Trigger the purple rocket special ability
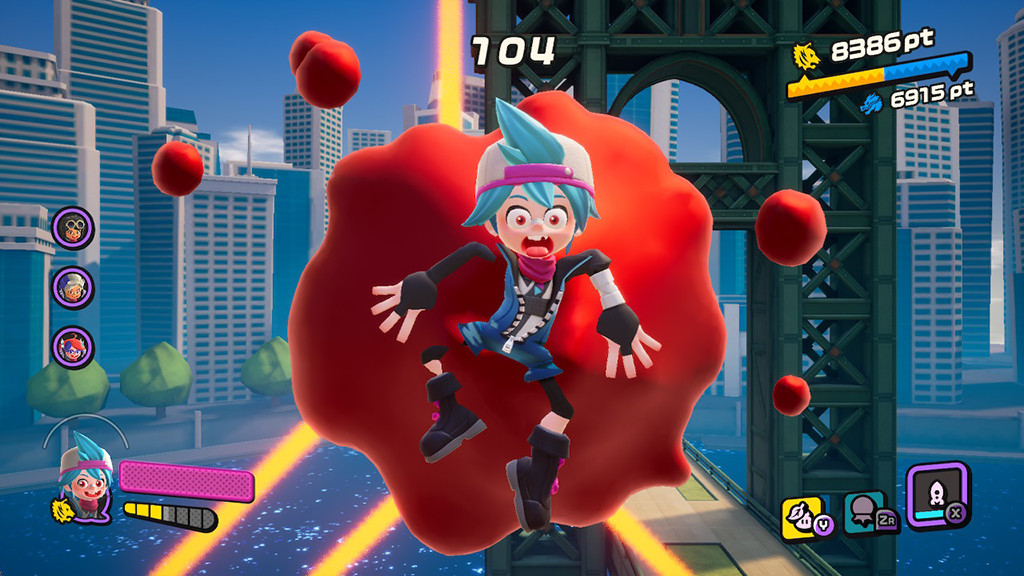The height and width of the screenshot is (576, 1024). click(x=936, y=493)
